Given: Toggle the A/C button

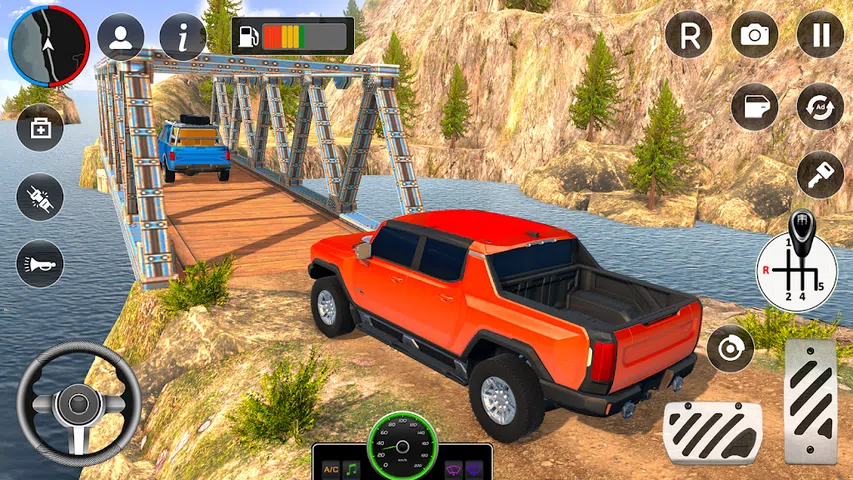Looking at the screenshot, I should [329, 468].
